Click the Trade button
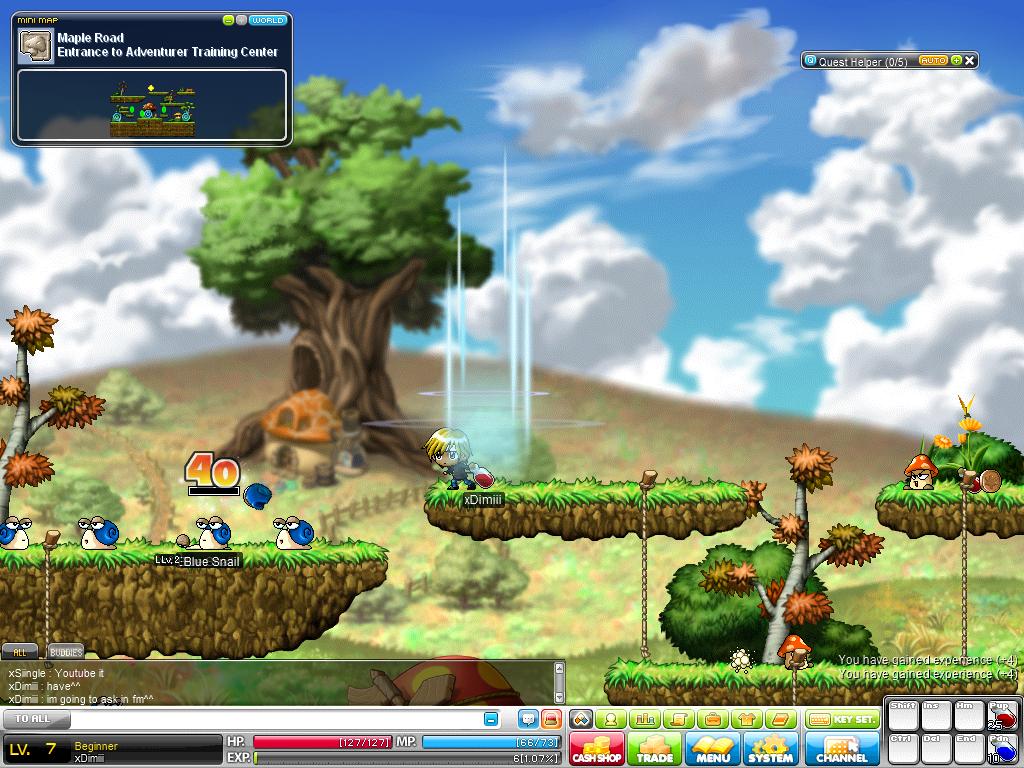This screenshot has height=768, width=1024. coord(655,748)
